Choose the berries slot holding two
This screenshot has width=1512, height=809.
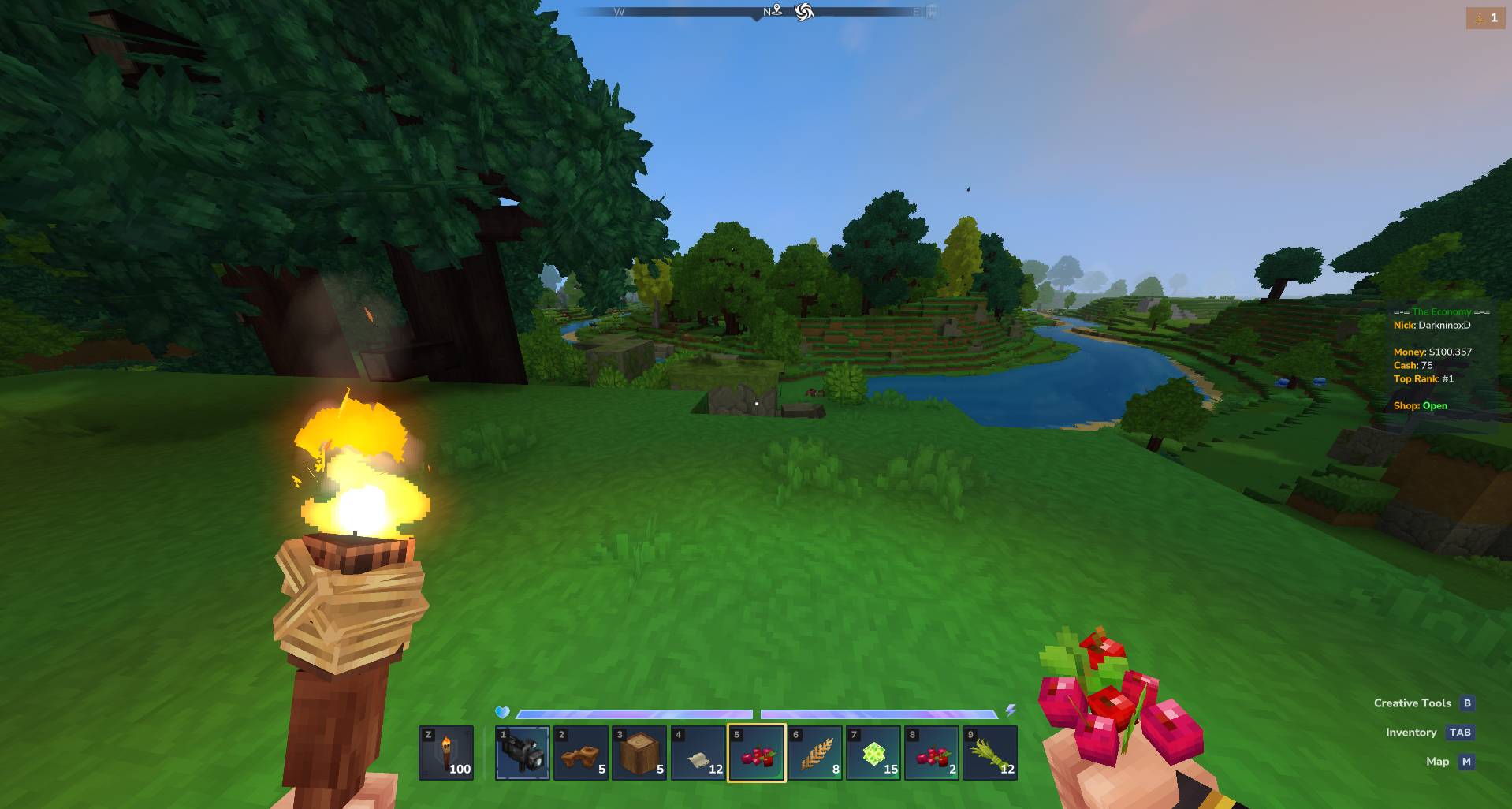pyautogui.click(x=932, y=753)
